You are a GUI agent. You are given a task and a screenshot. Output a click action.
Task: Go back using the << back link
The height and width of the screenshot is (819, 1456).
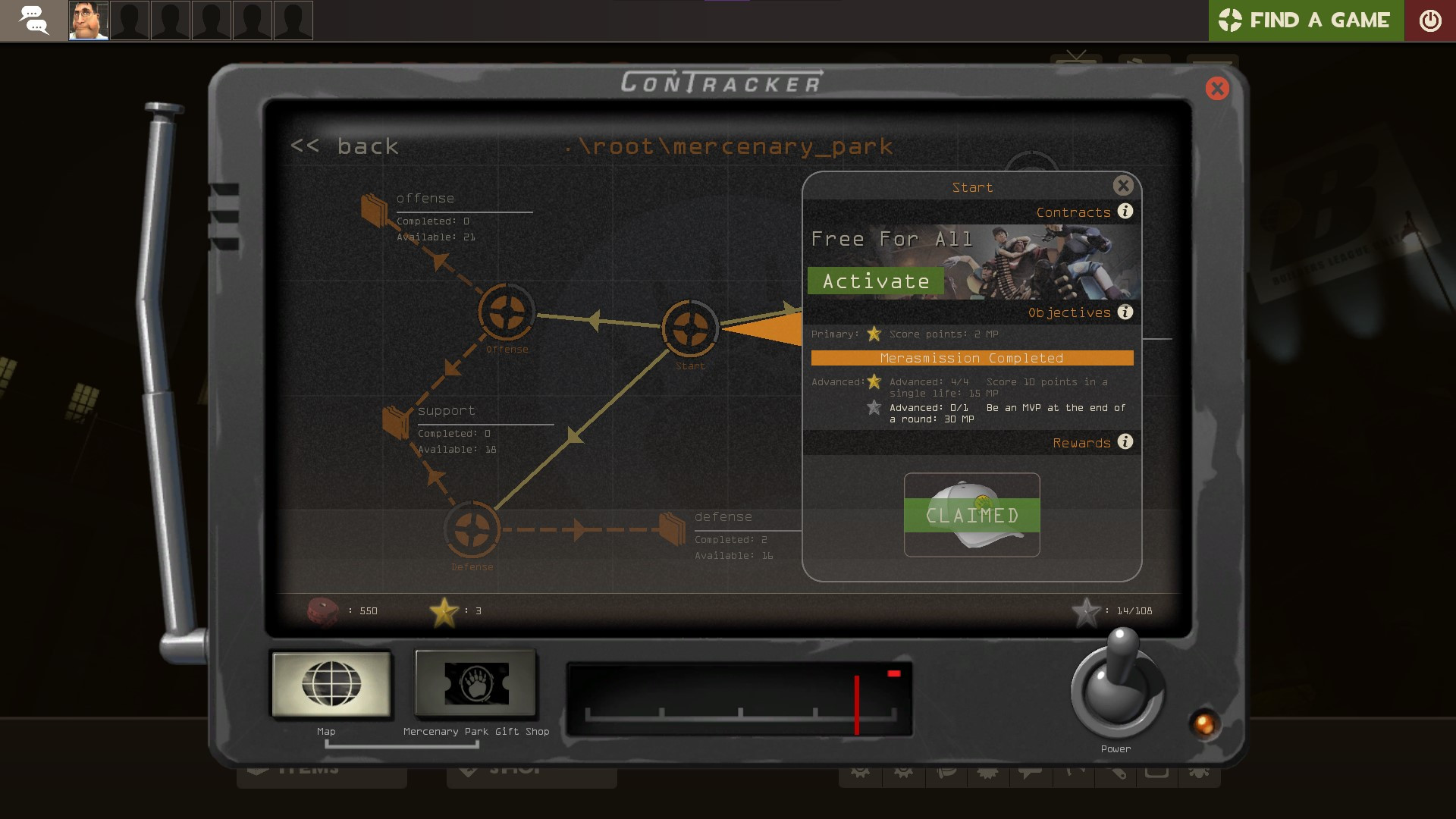click(345, 146)
